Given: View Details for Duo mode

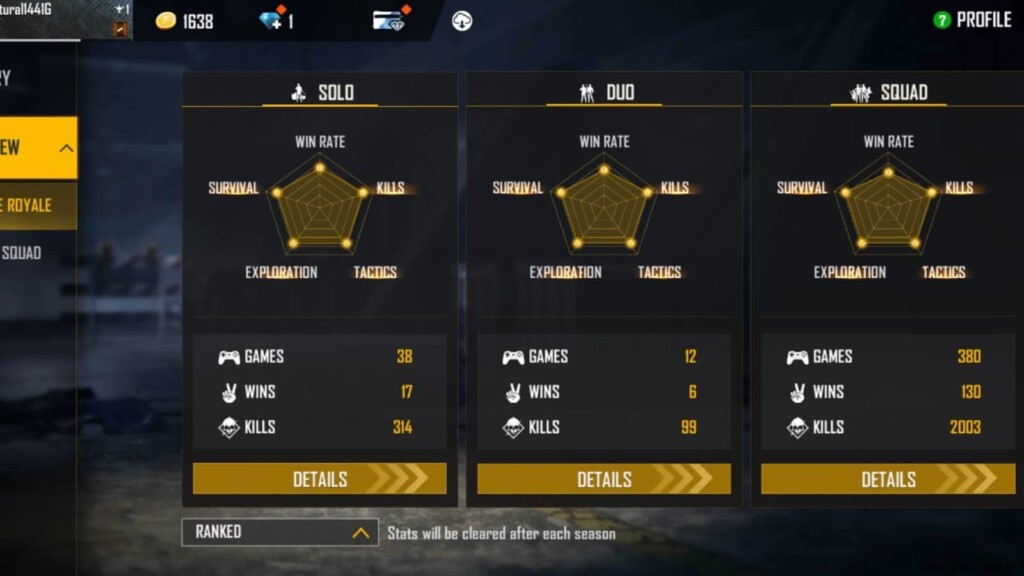Looking at the screenshot, I should click(x=603, y=479).
